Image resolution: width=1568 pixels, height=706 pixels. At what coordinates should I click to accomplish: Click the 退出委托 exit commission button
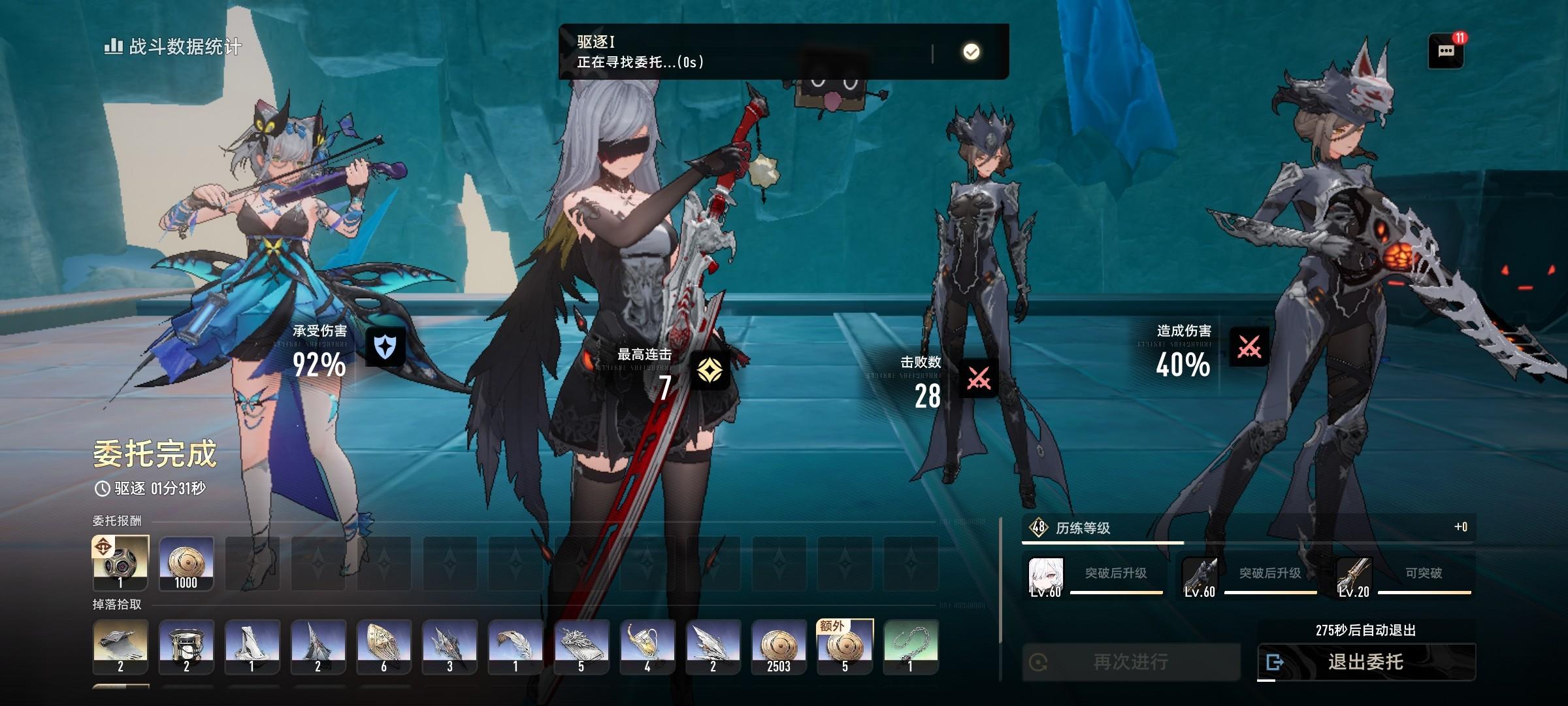1365,662
